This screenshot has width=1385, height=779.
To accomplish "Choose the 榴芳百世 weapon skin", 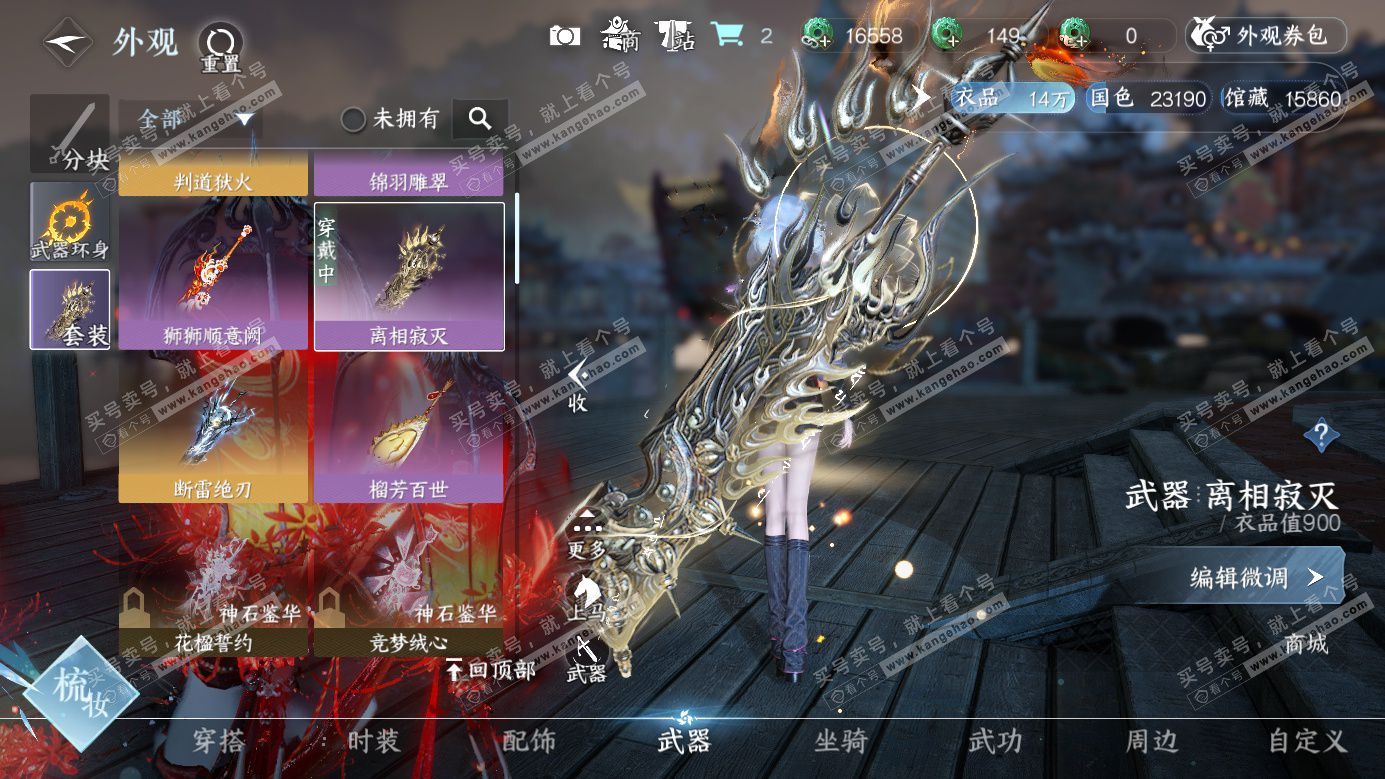I will click(x=409, y=432).
